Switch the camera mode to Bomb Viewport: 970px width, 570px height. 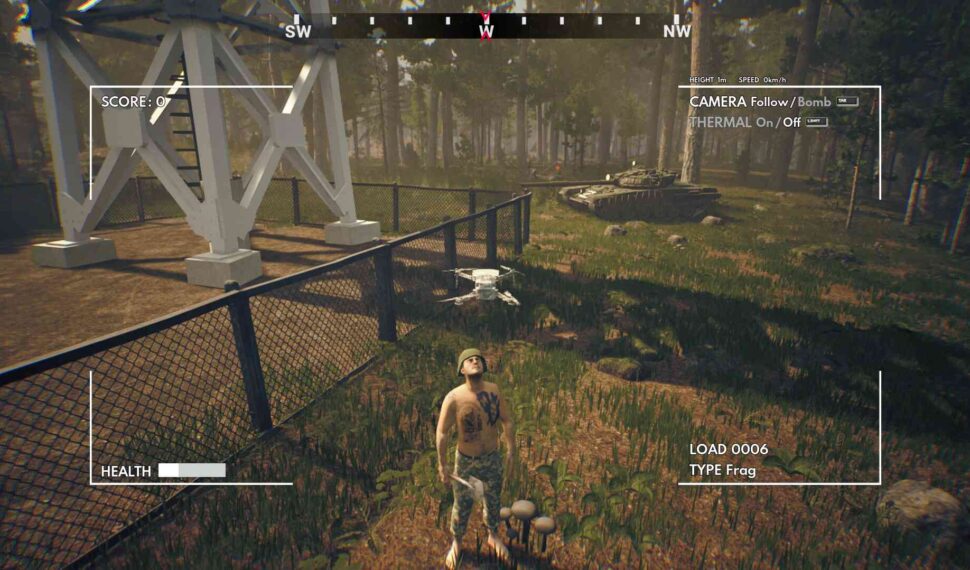click(814, 102)
